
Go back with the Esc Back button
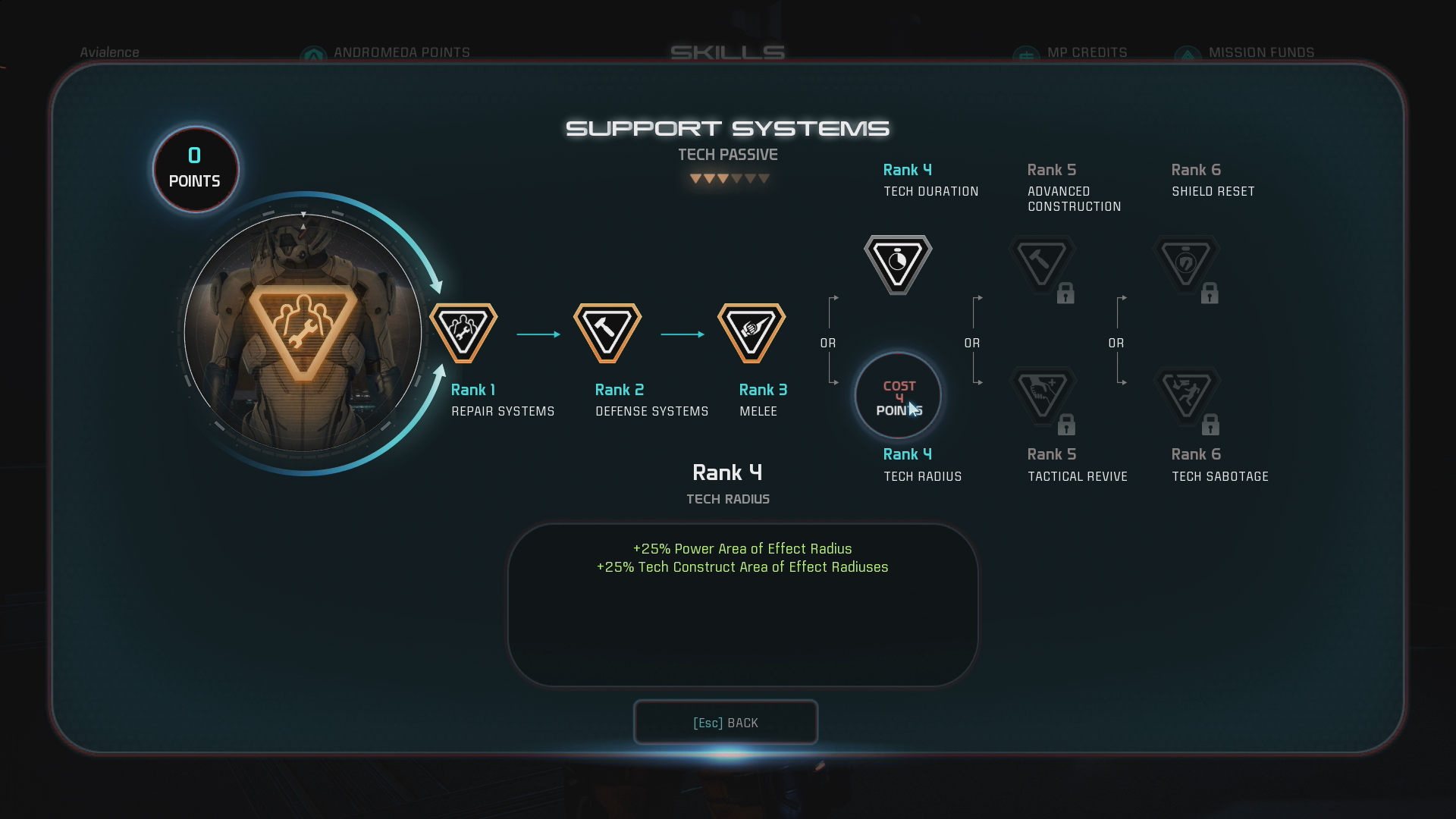point(726,723)
